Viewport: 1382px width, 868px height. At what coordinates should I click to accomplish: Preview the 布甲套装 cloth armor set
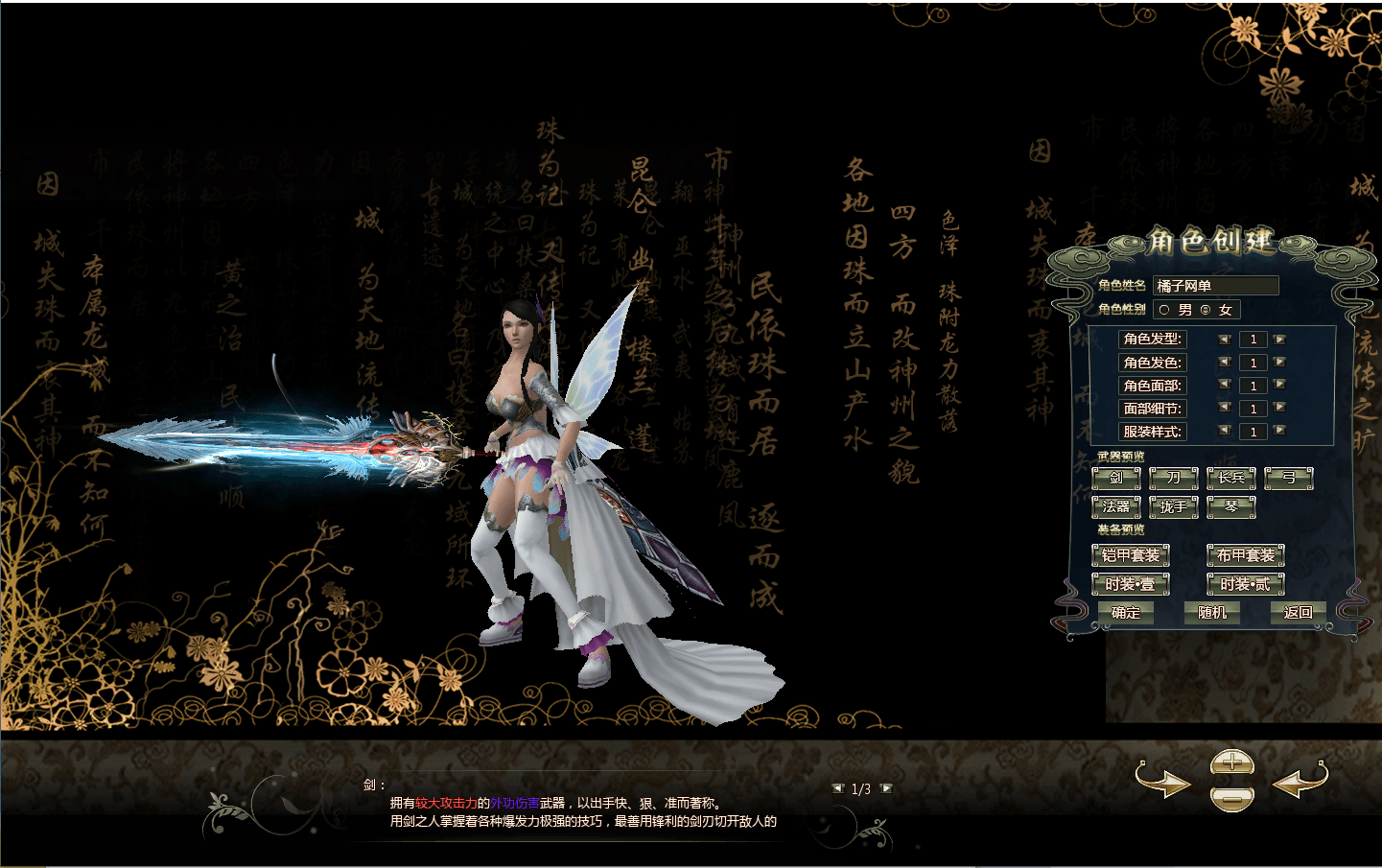1245,554
